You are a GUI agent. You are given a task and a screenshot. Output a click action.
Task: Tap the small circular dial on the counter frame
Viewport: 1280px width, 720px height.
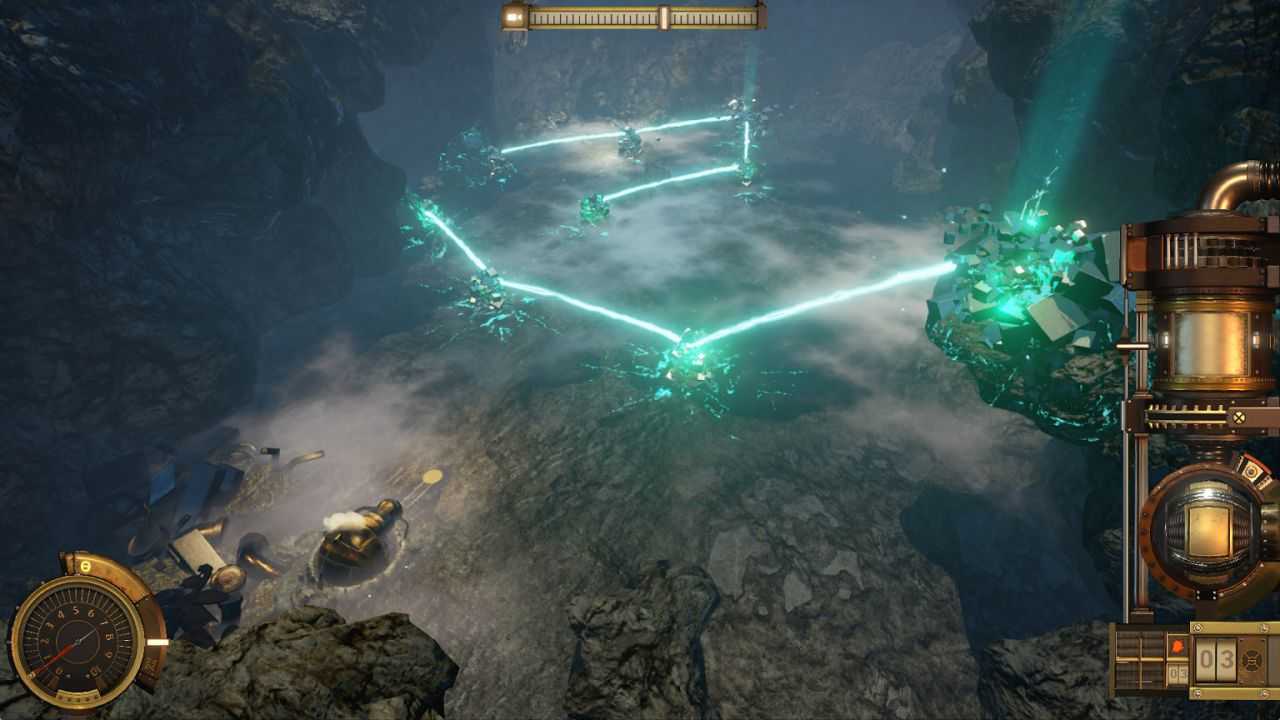(x=1197, y=627)
